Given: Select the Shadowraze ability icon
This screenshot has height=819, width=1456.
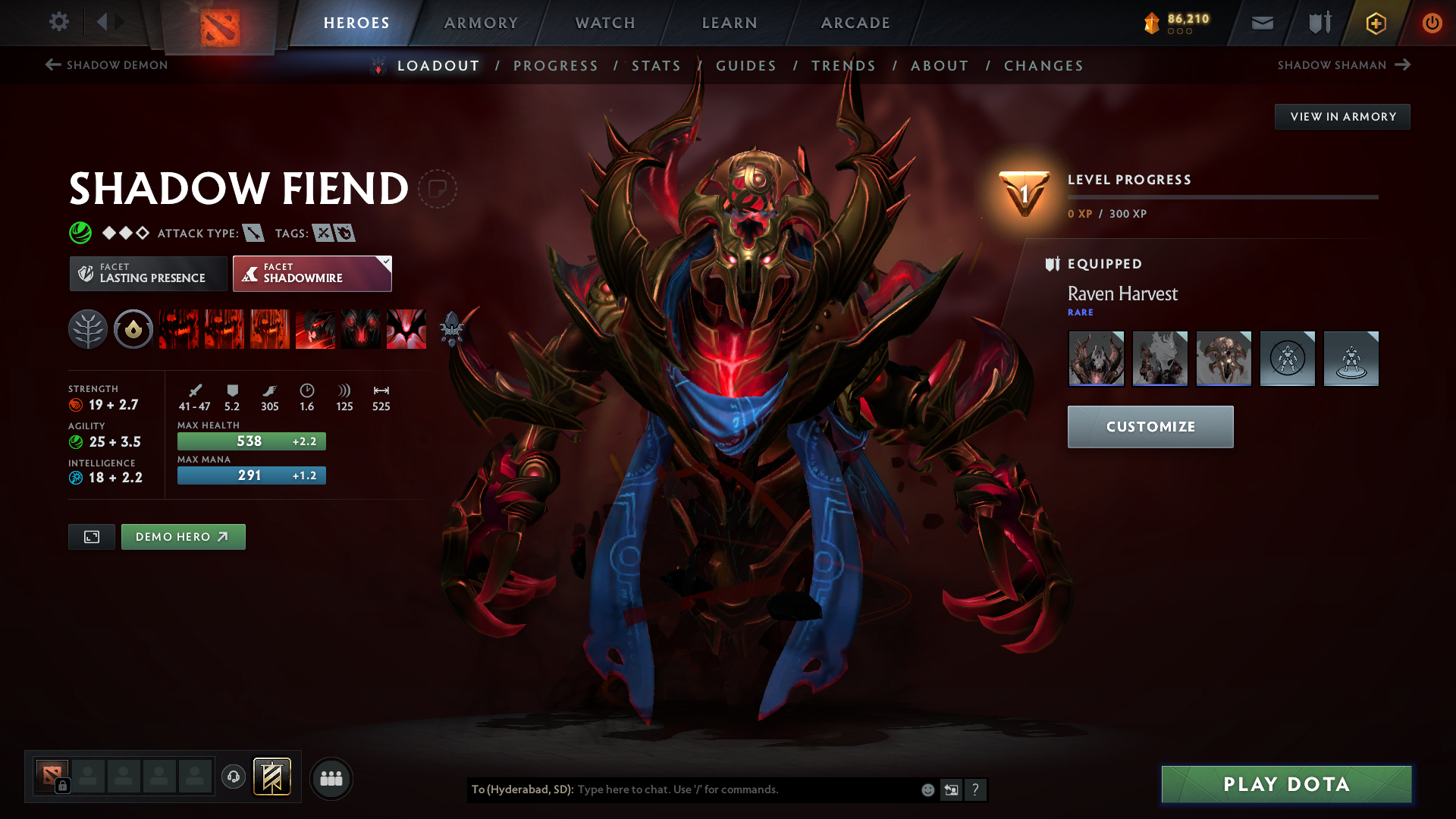Looking at the screenshot, I should (x=178, y=329).
